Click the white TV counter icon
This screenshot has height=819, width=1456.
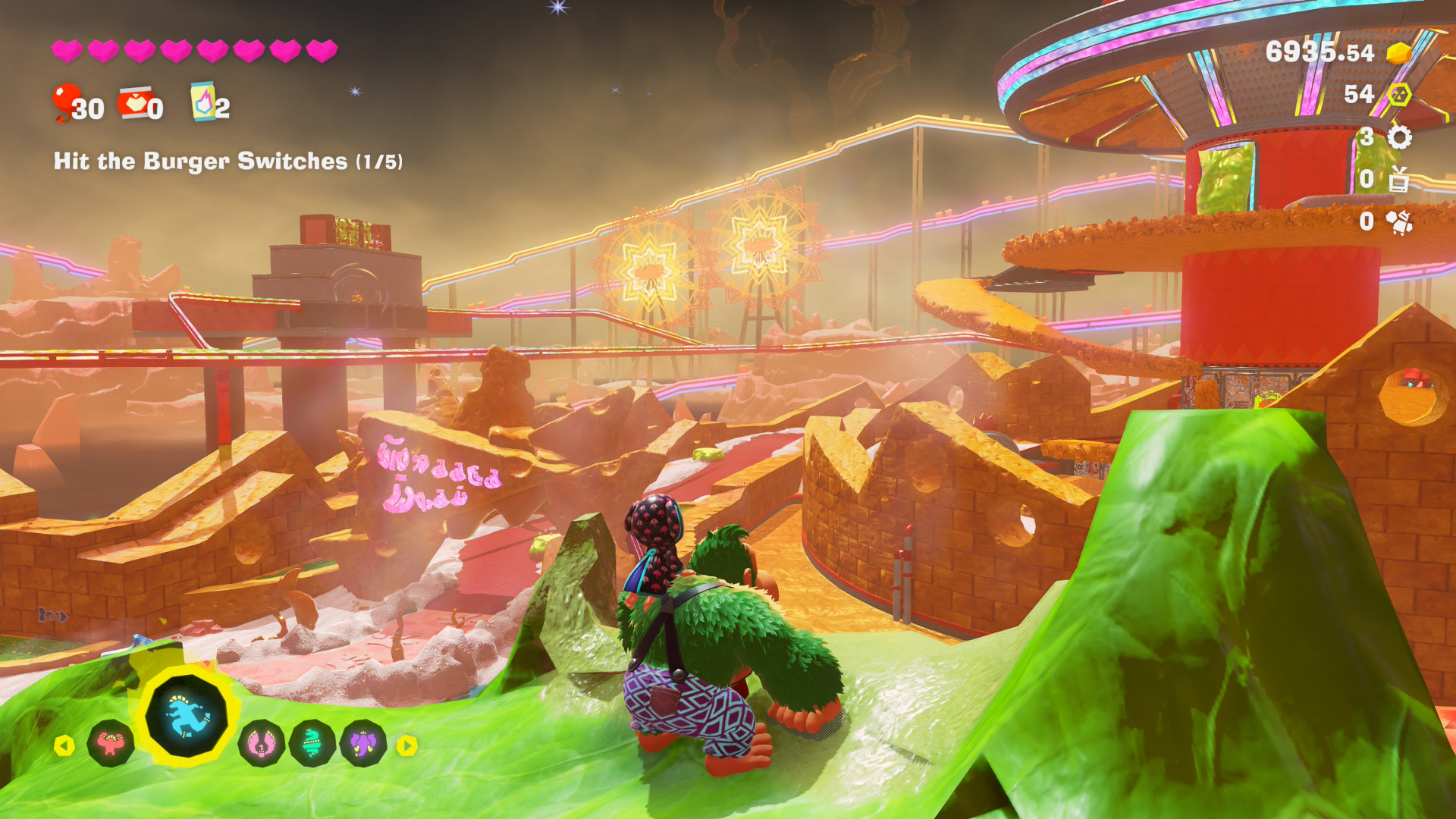(1399, 179)
